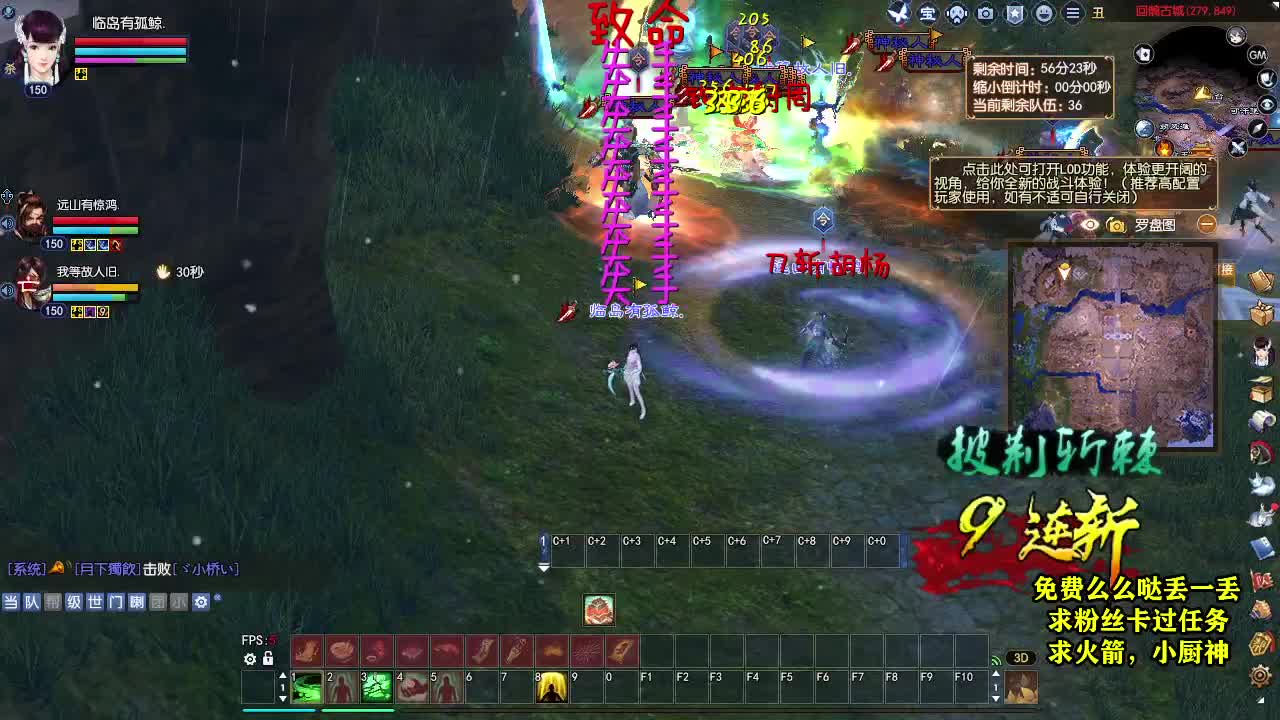Open the hamburger menu in the top toolbar

click(x=1072, y=13)
